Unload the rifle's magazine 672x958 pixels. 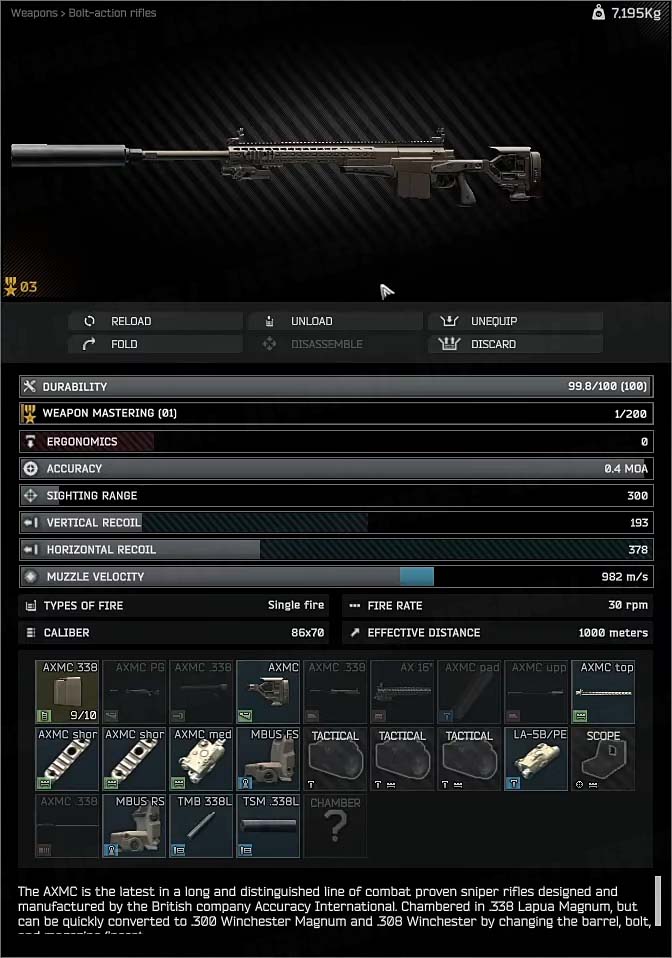[x=335, y=321]
